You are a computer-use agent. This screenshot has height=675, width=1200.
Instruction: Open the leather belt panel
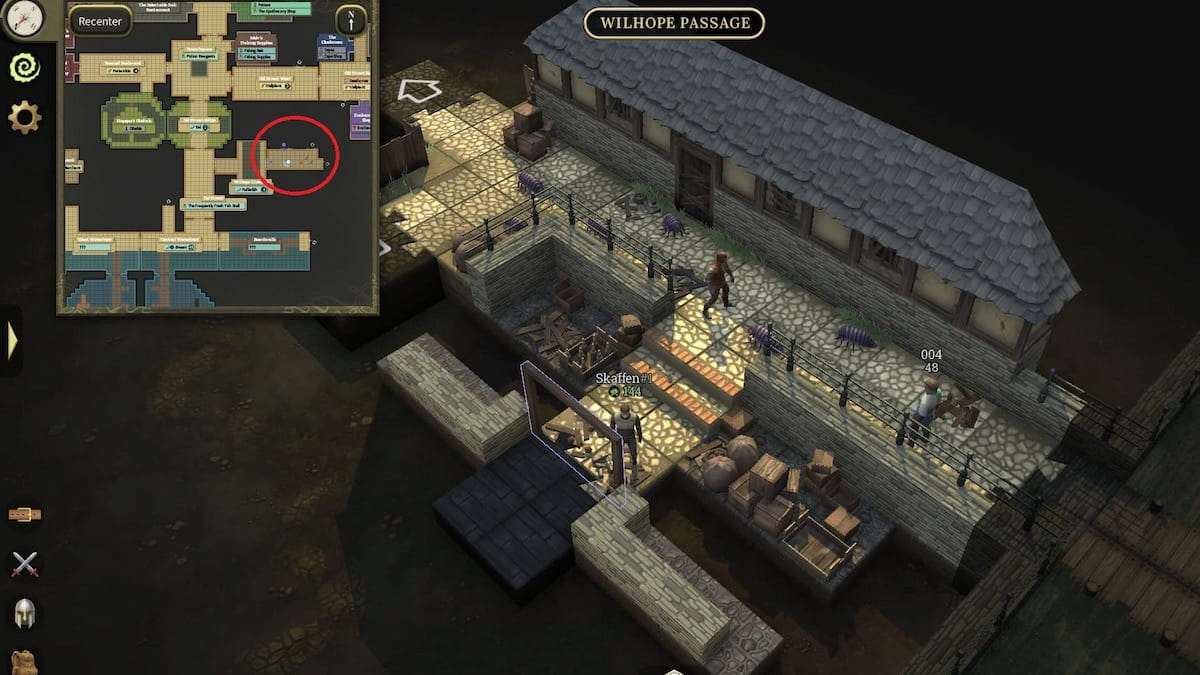(24, 514)
